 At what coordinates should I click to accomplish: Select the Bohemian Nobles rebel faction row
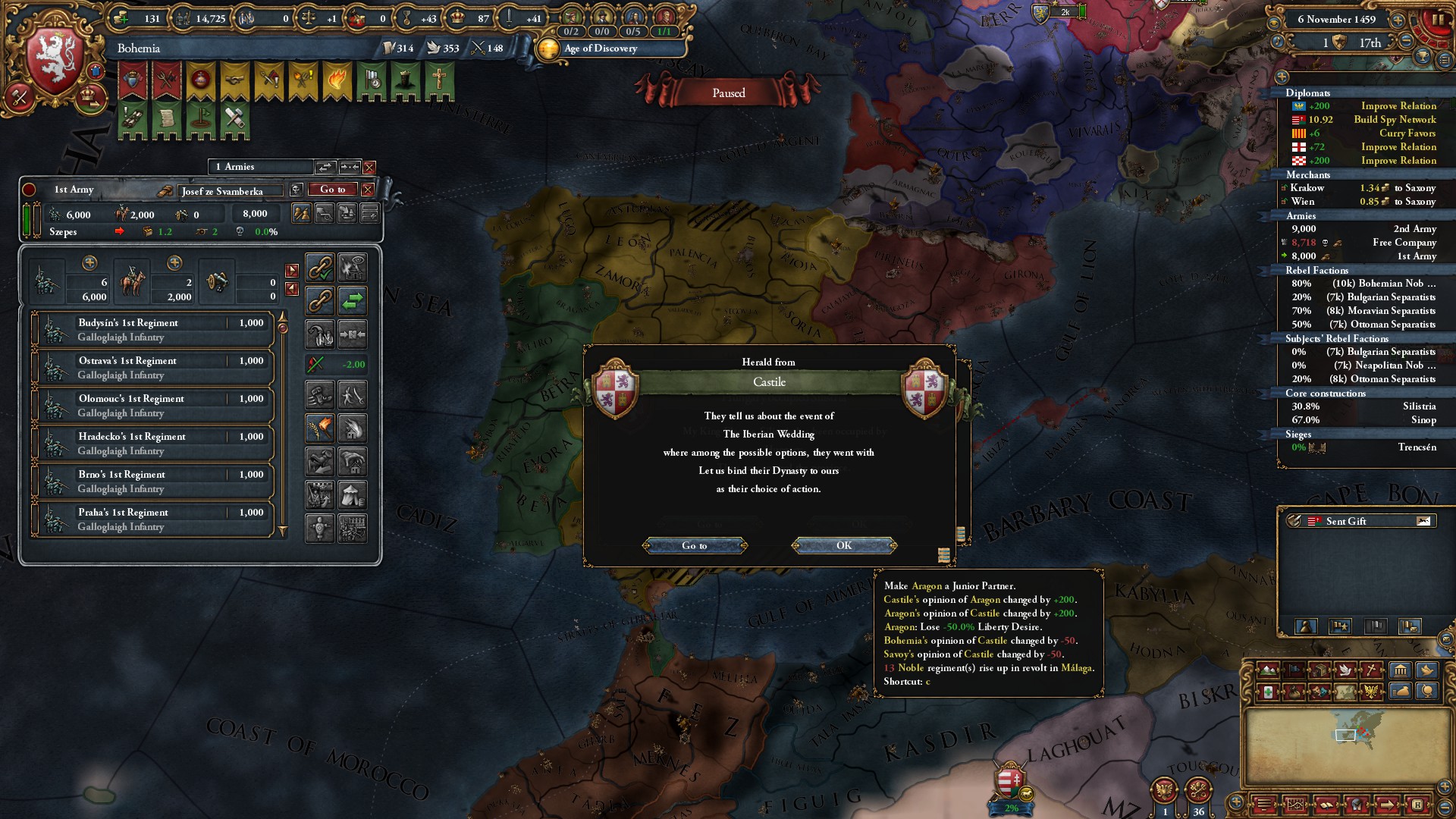click(1363, 284)
